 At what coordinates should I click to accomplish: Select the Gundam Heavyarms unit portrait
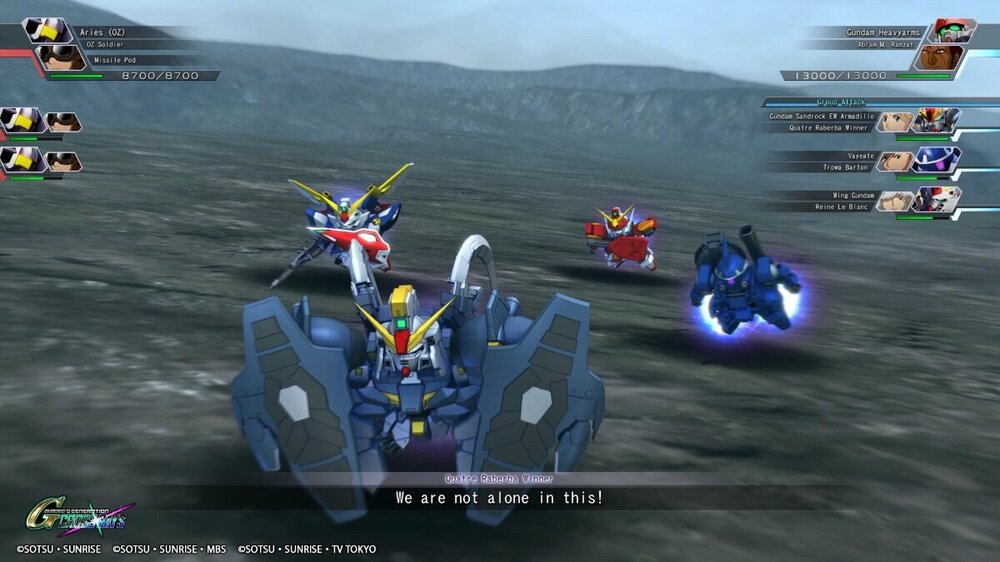click(x=954, y=32)
